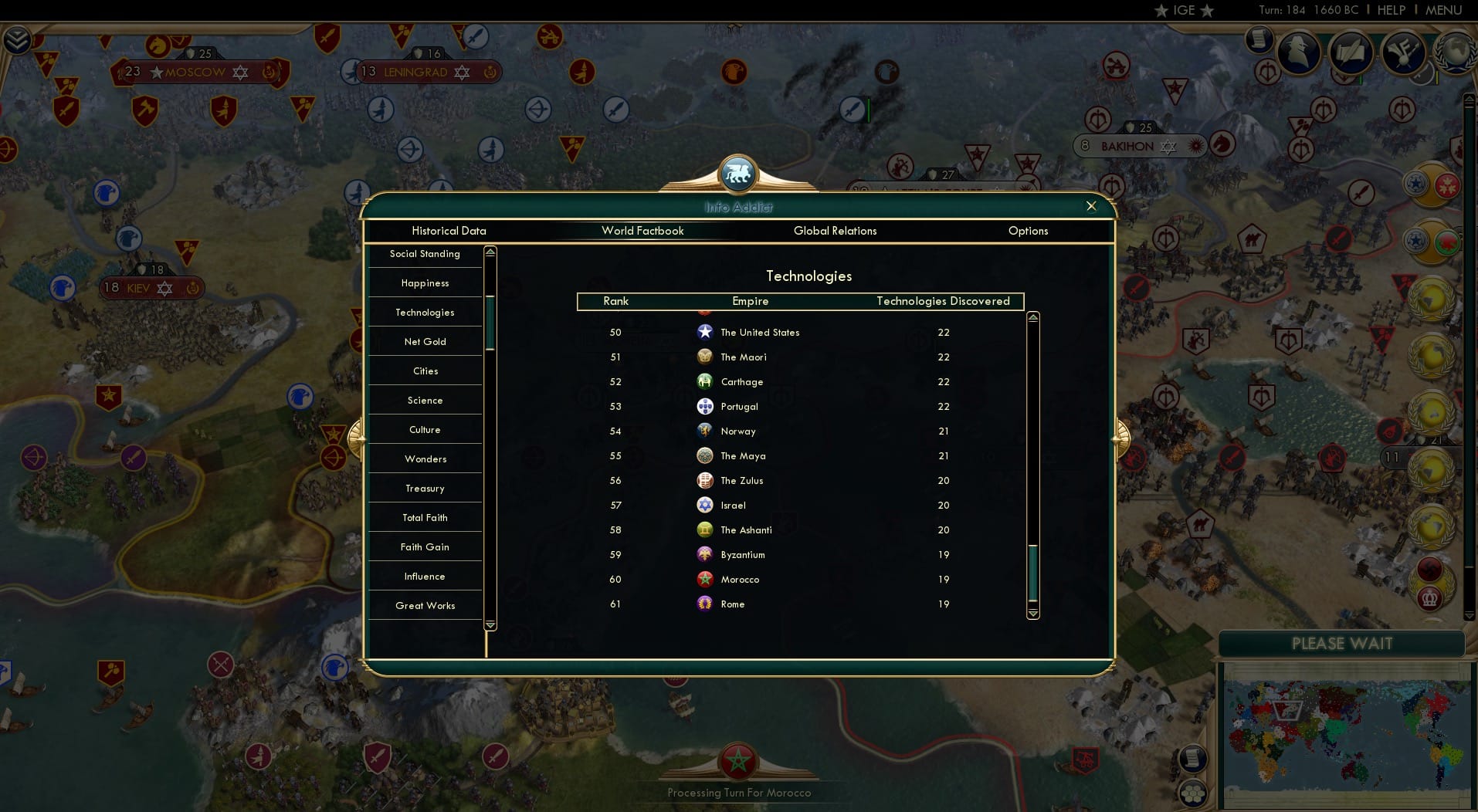The image size is (1478, 812).
Task: Click The United States empire star icon
Action: tap(705, 332)
